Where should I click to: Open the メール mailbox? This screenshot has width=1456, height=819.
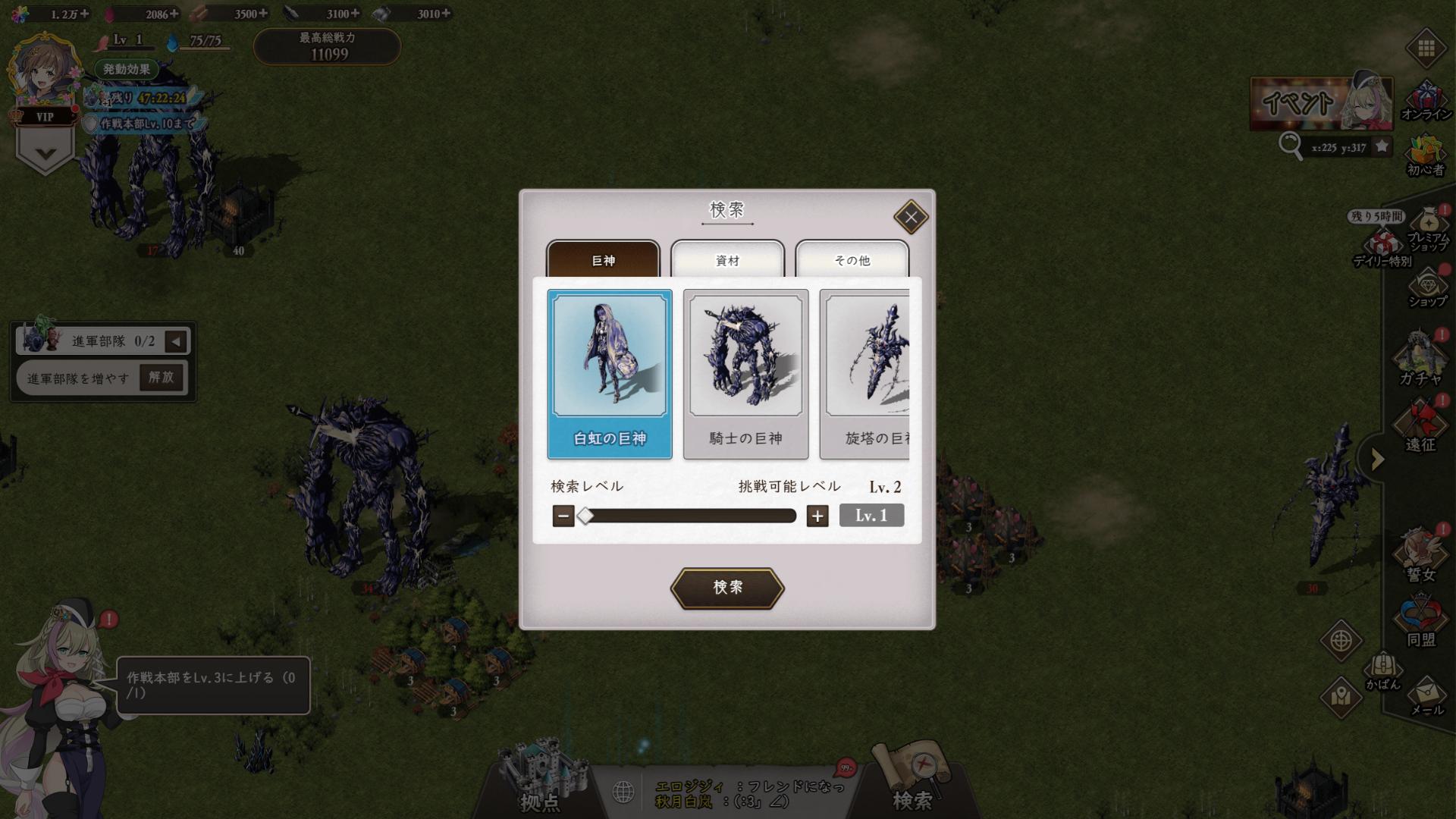coord(1426,695)
